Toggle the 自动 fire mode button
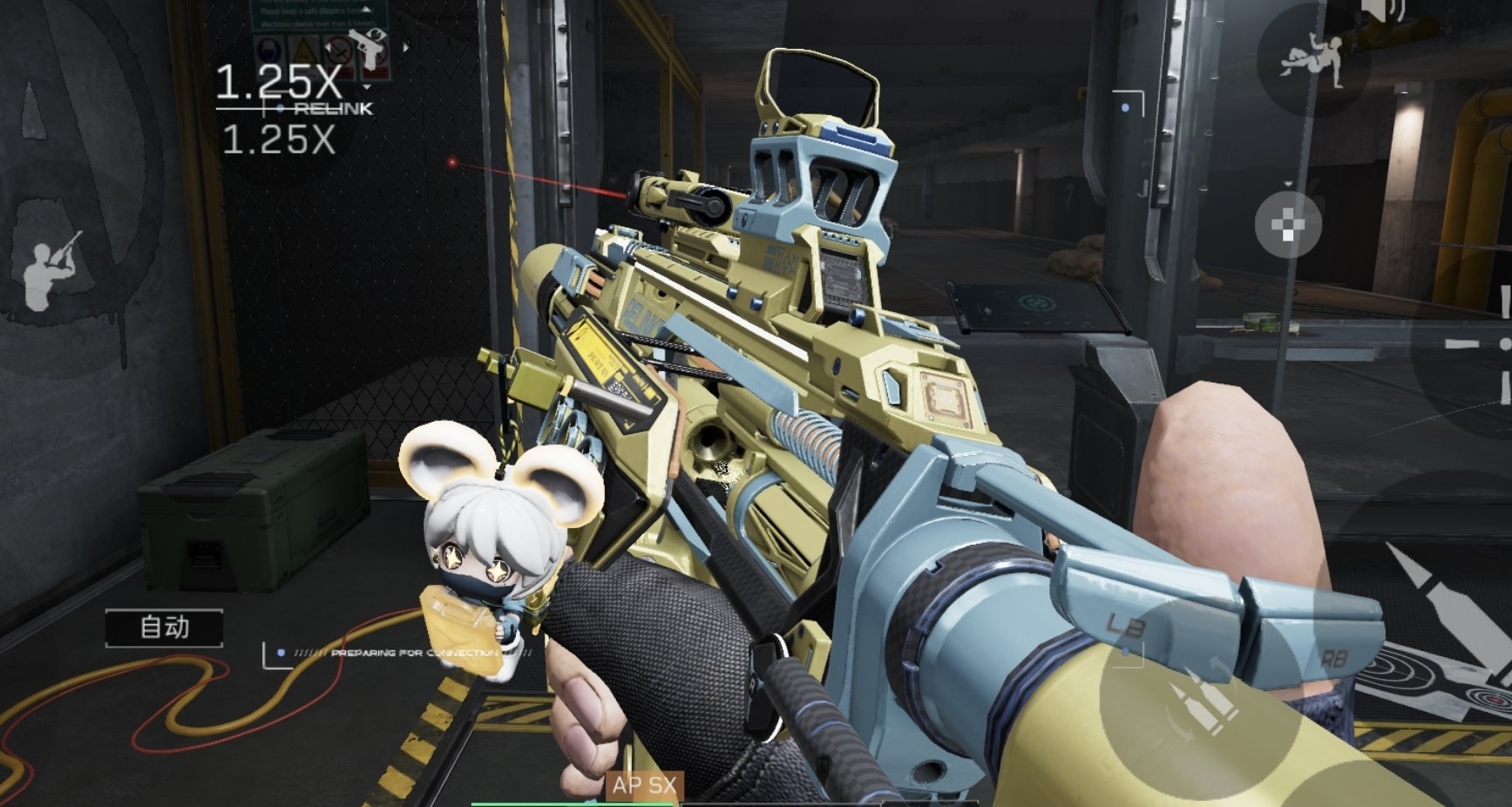Viewport: 1512px width, 807px height. 165,627
